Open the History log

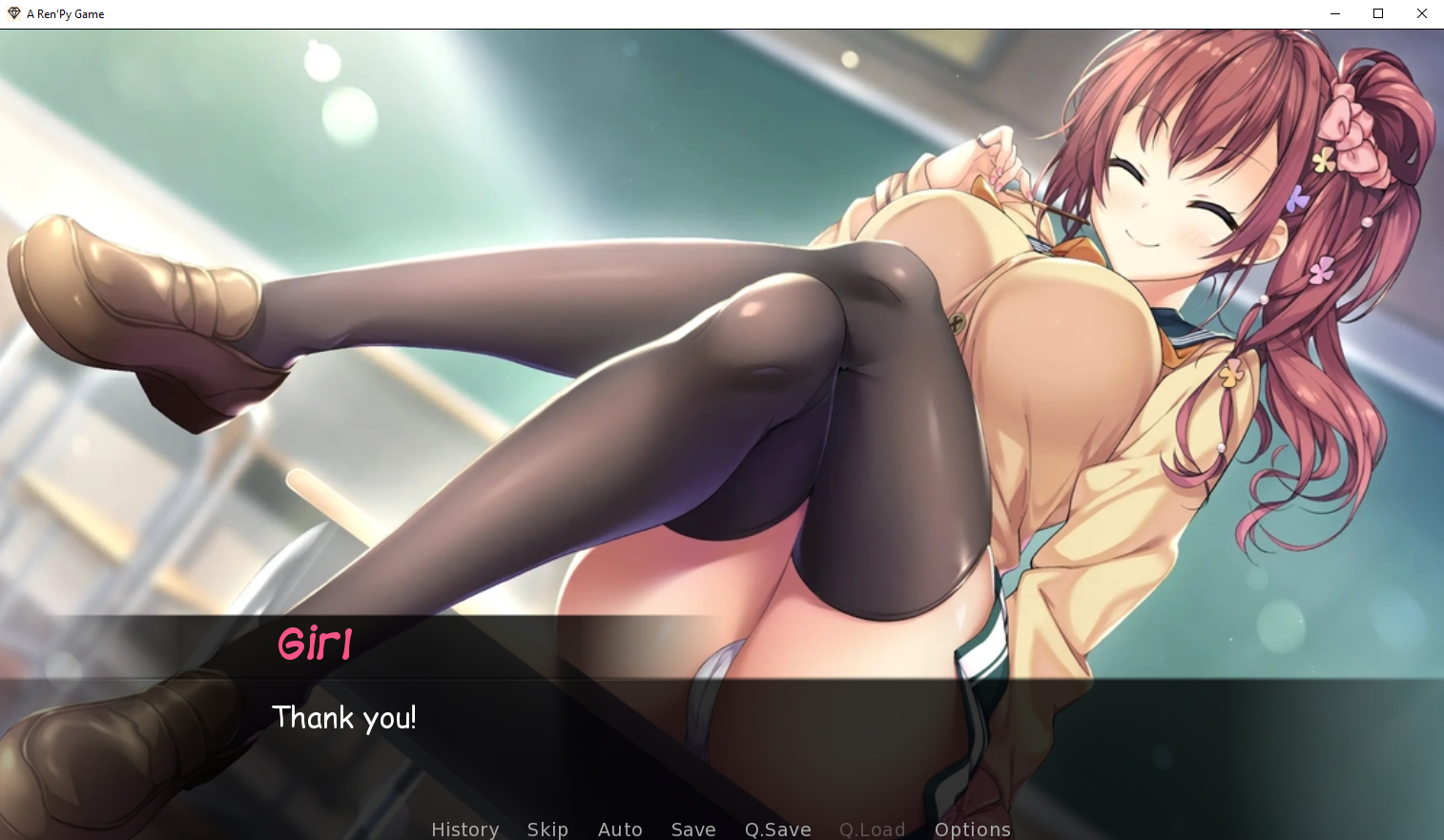coord(464,829)
